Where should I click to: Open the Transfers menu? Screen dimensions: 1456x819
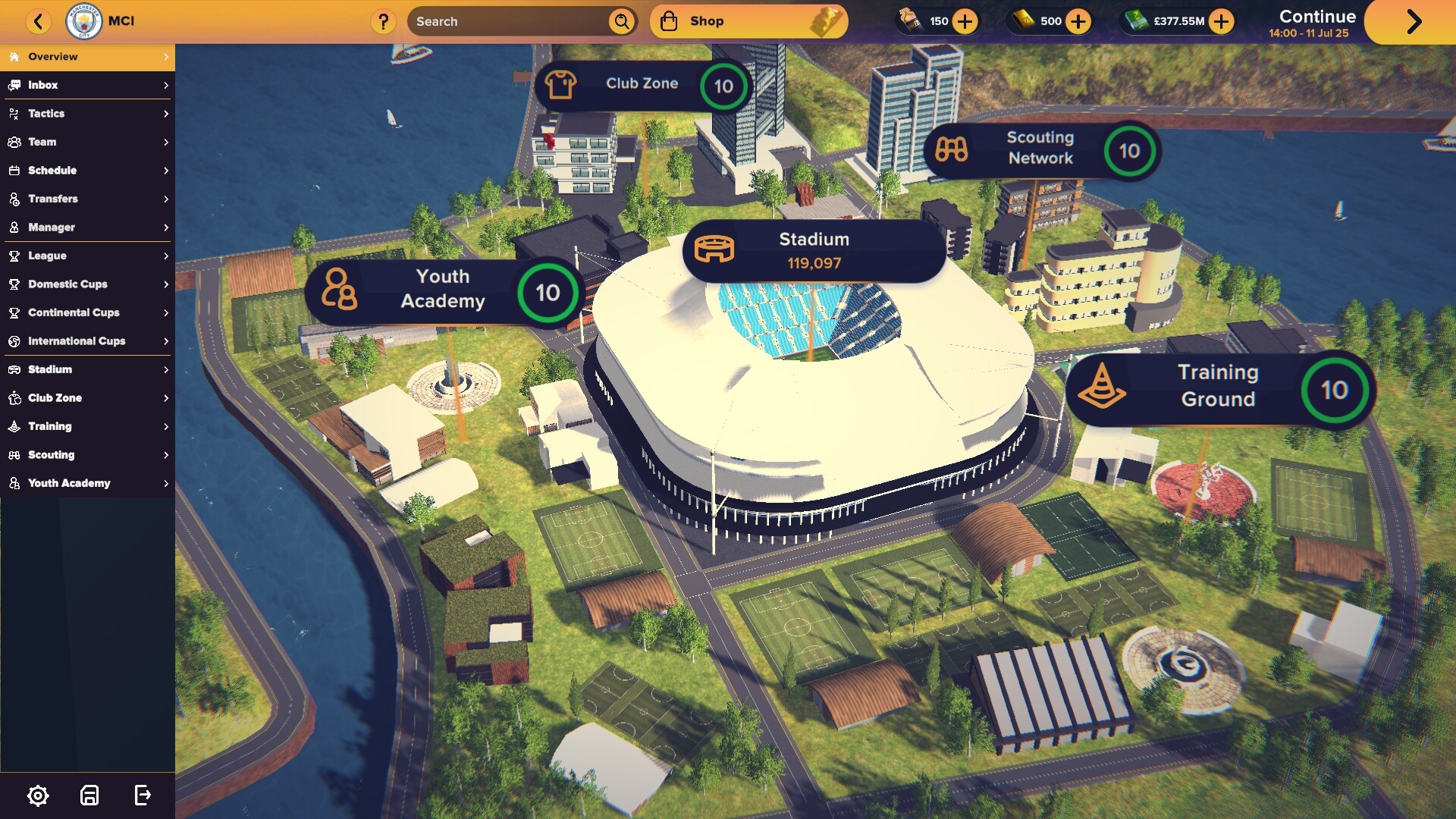[87, 199]
